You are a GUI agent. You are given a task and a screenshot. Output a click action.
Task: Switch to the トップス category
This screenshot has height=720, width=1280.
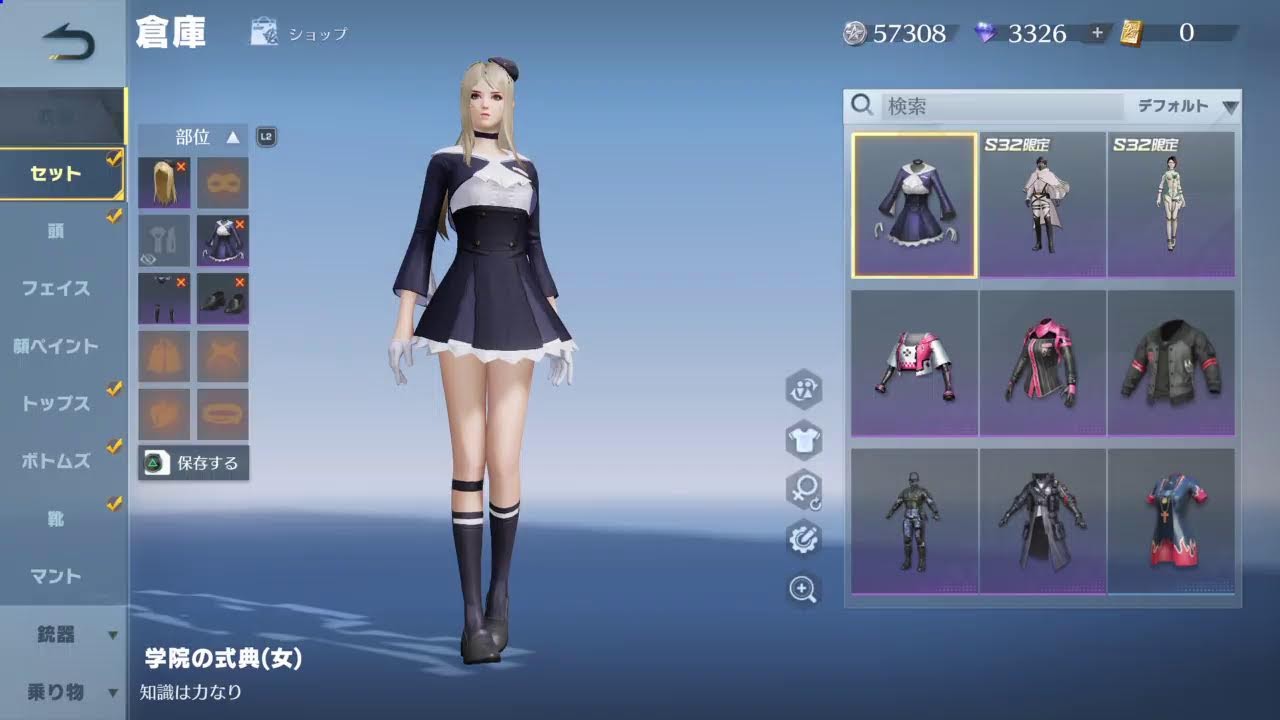point(56,404)
